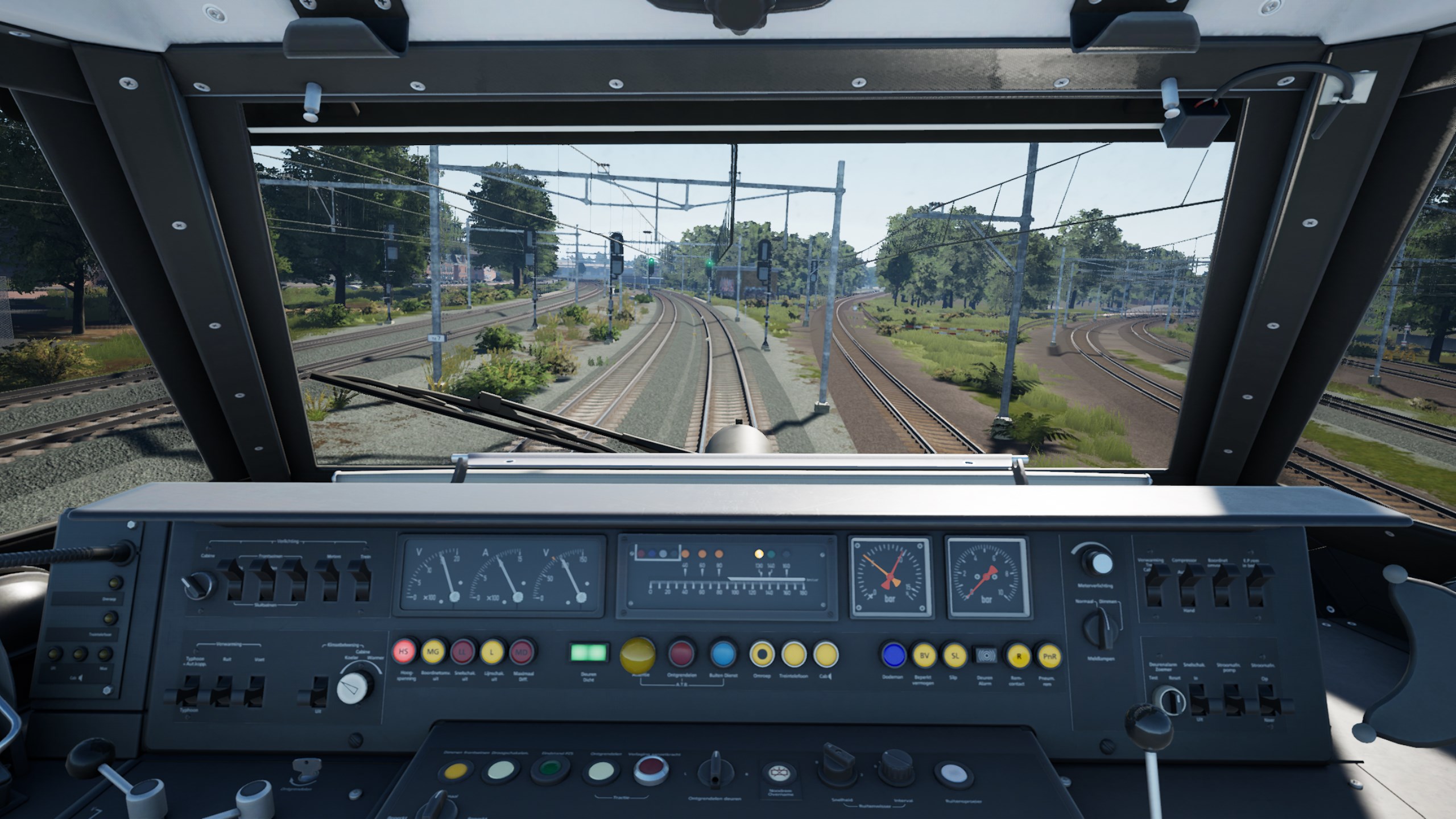Image resolution: width=1456 pixels, height=819 pixels.
Task: Click the yellow Treintelefoon button
Action: pyautogui.click(x=794, y=655)
